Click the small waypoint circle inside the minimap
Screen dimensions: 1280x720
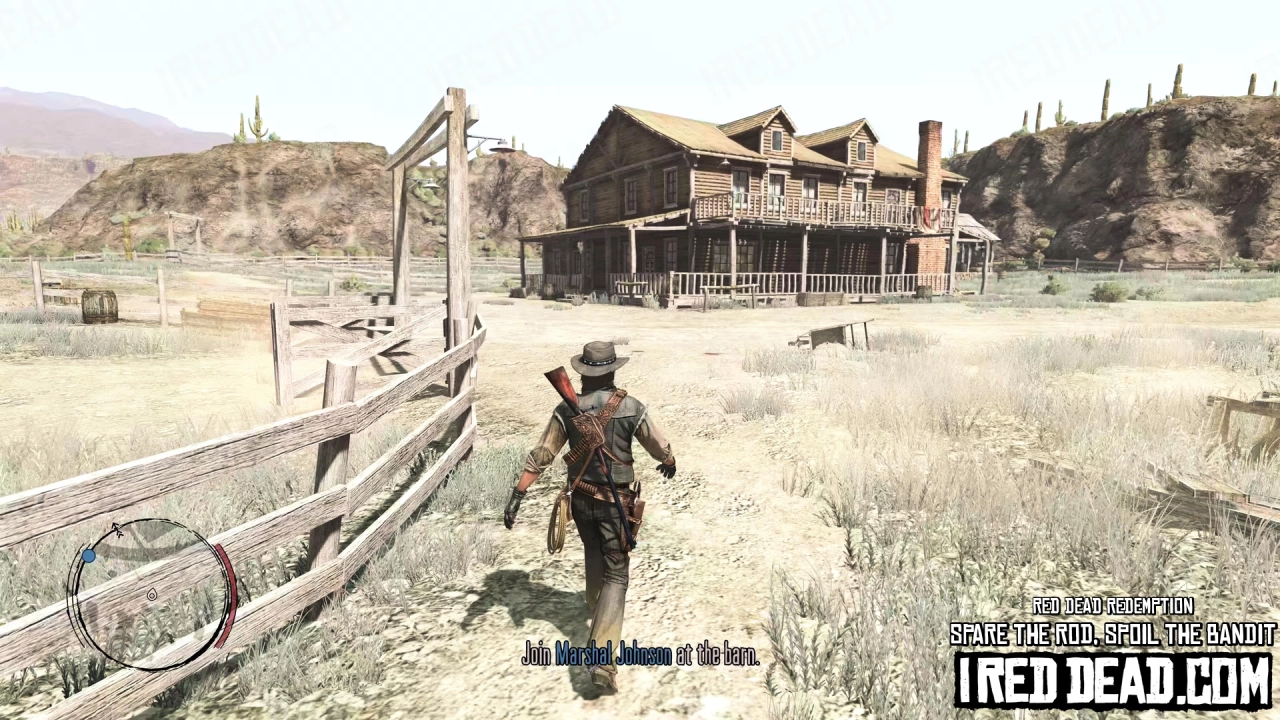pos(152,594)
